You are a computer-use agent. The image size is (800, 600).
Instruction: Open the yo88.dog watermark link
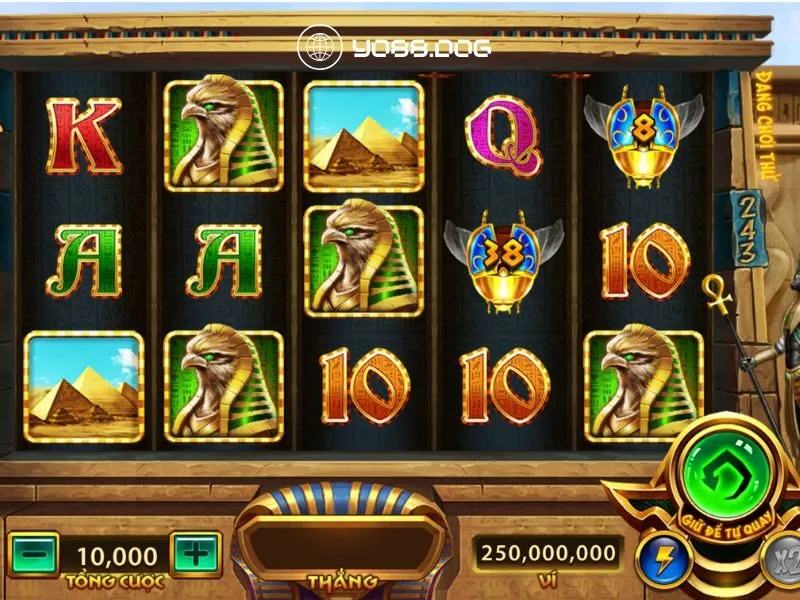click(394, 46)
